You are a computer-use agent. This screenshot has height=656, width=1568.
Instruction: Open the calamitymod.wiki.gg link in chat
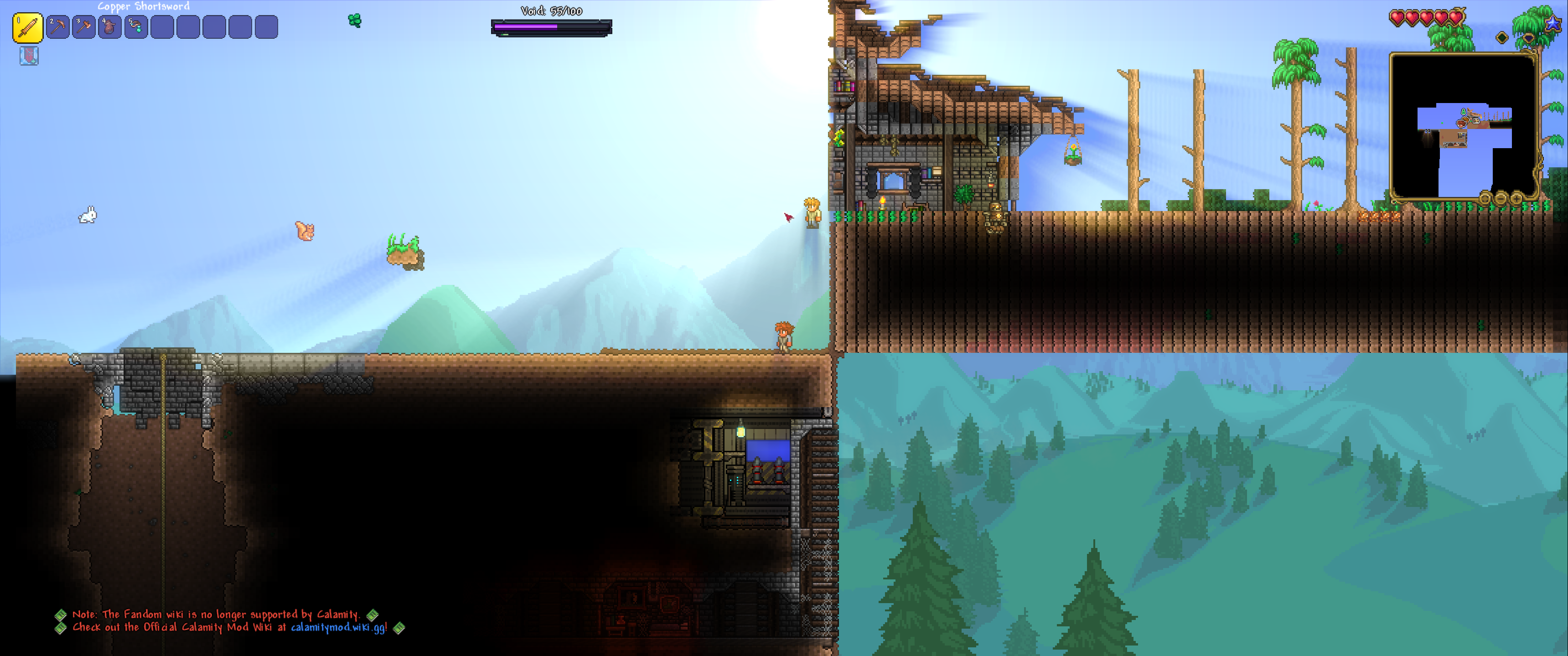click(x=338, y=627)
